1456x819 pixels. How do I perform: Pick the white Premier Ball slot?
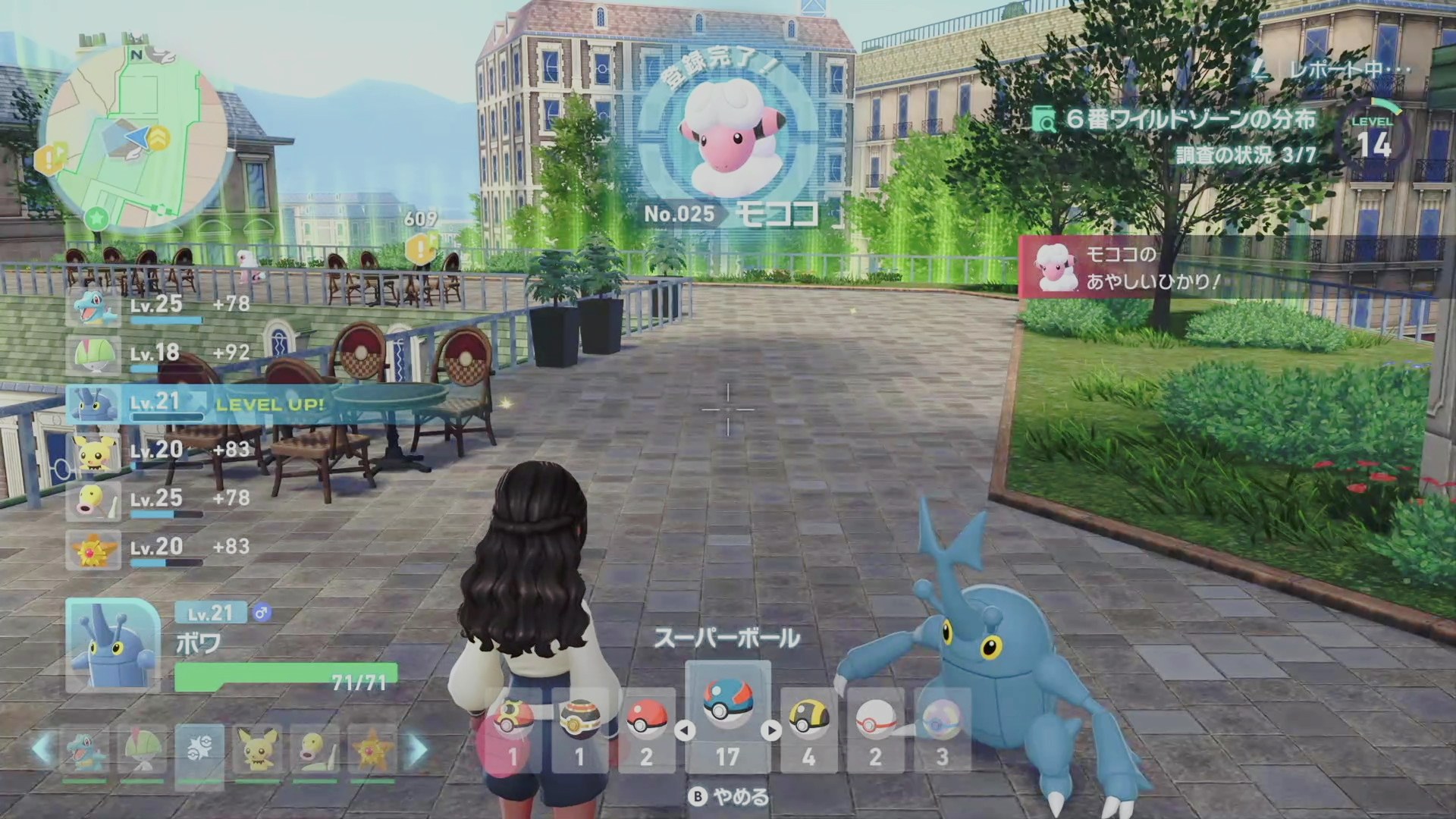tap(875, 730)
